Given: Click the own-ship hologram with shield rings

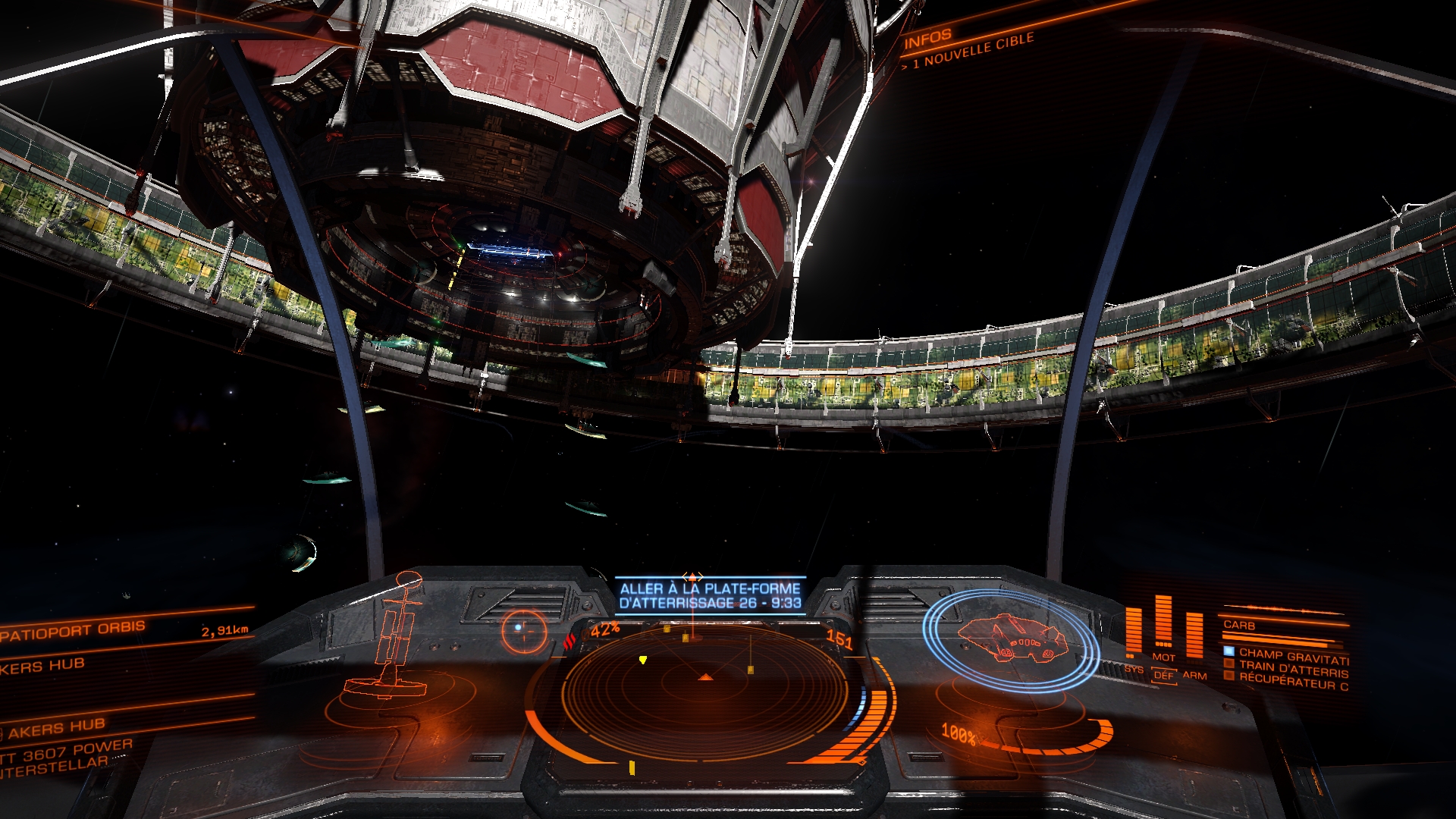Looking at the screenshot, I should [x=1012, y=639].
